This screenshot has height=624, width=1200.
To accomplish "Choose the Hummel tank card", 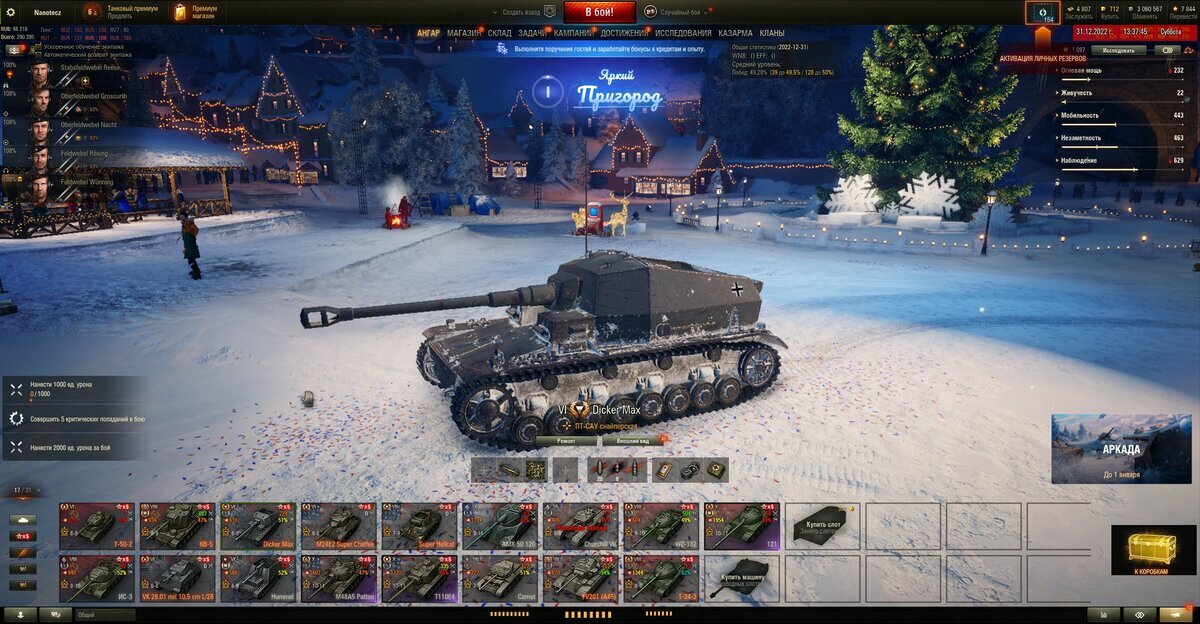I will (259, 578).
